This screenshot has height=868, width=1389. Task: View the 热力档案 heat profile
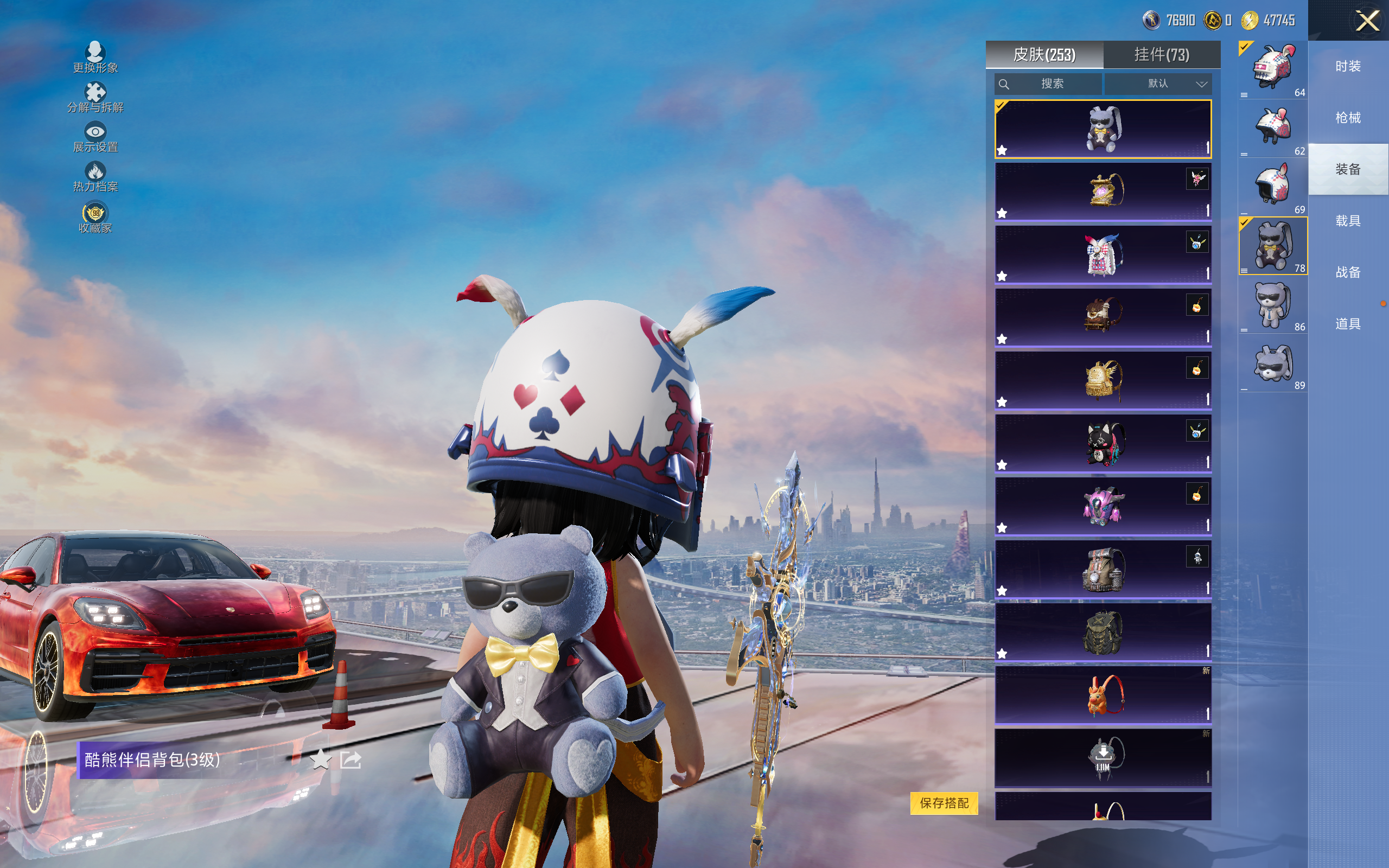(x=95, y=177)
